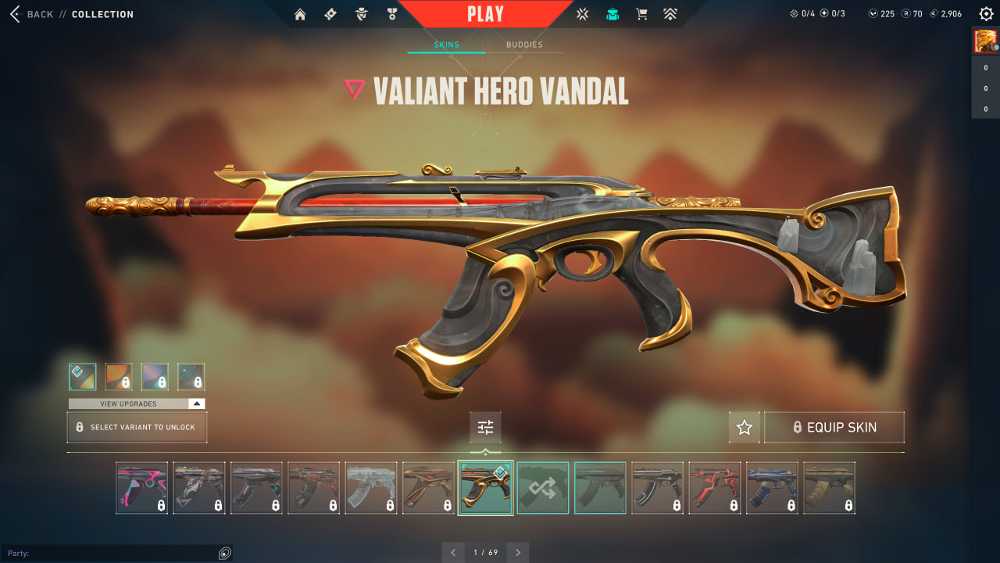Go to the previous skin page

(453, 552)
